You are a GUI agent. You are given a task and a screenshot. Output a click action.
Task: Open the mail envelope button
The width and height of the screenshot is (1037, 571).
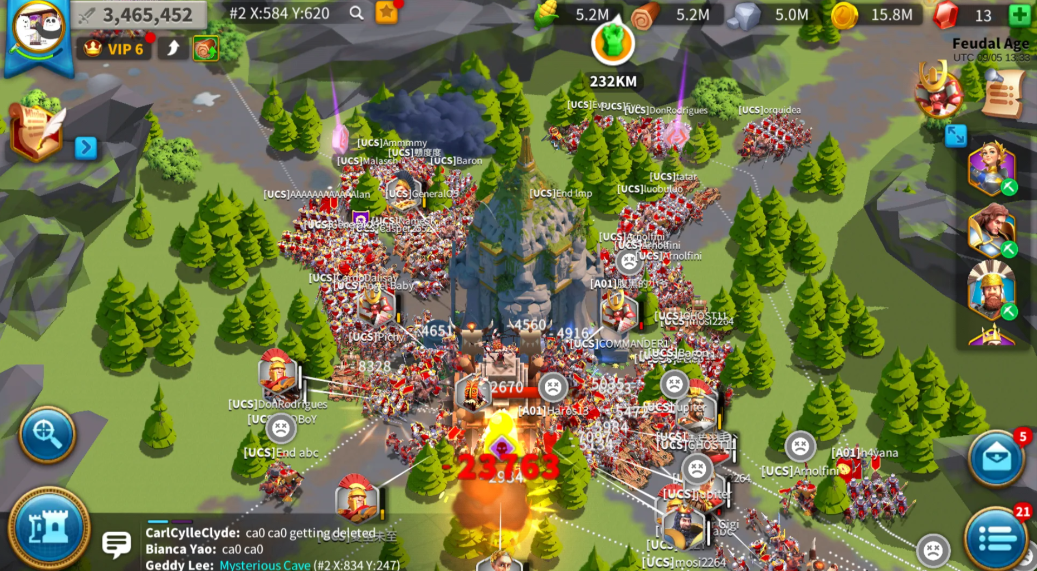pos(996,458)
